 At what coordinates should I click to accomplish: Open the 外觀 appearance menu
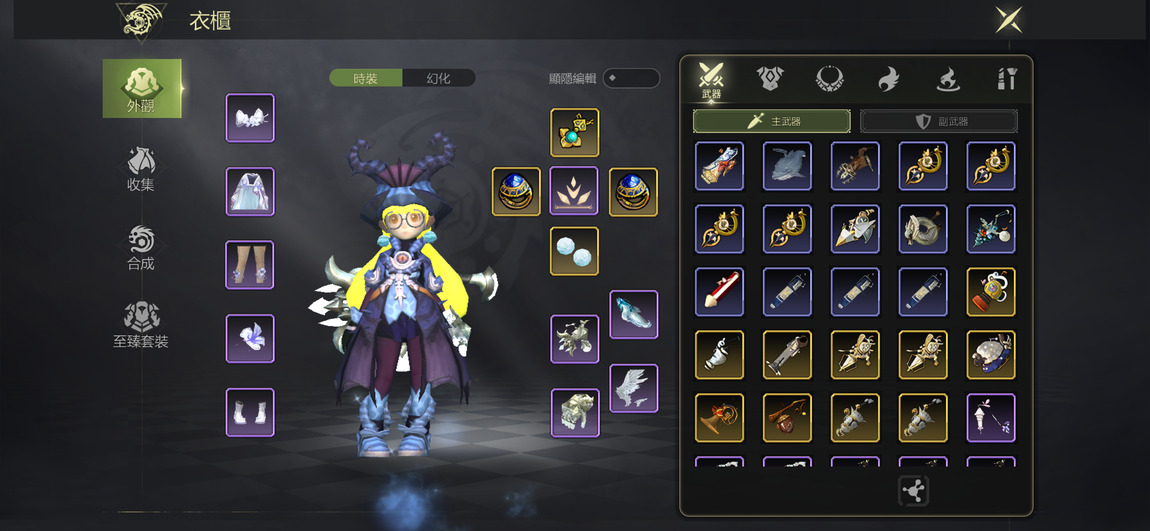tap(141, 88)
